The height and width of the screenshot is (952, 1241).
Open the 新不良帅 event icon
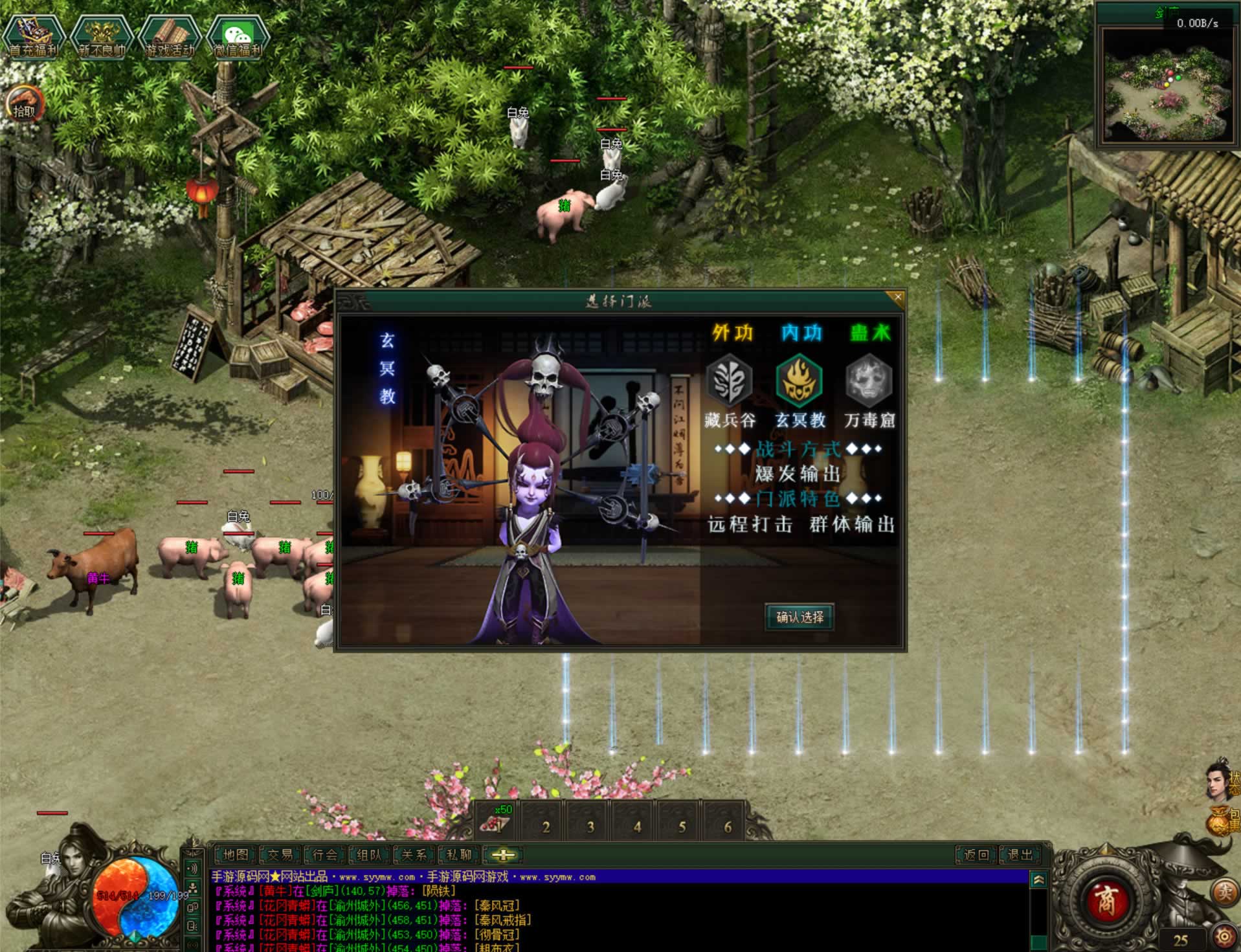(x=102, y=38)
